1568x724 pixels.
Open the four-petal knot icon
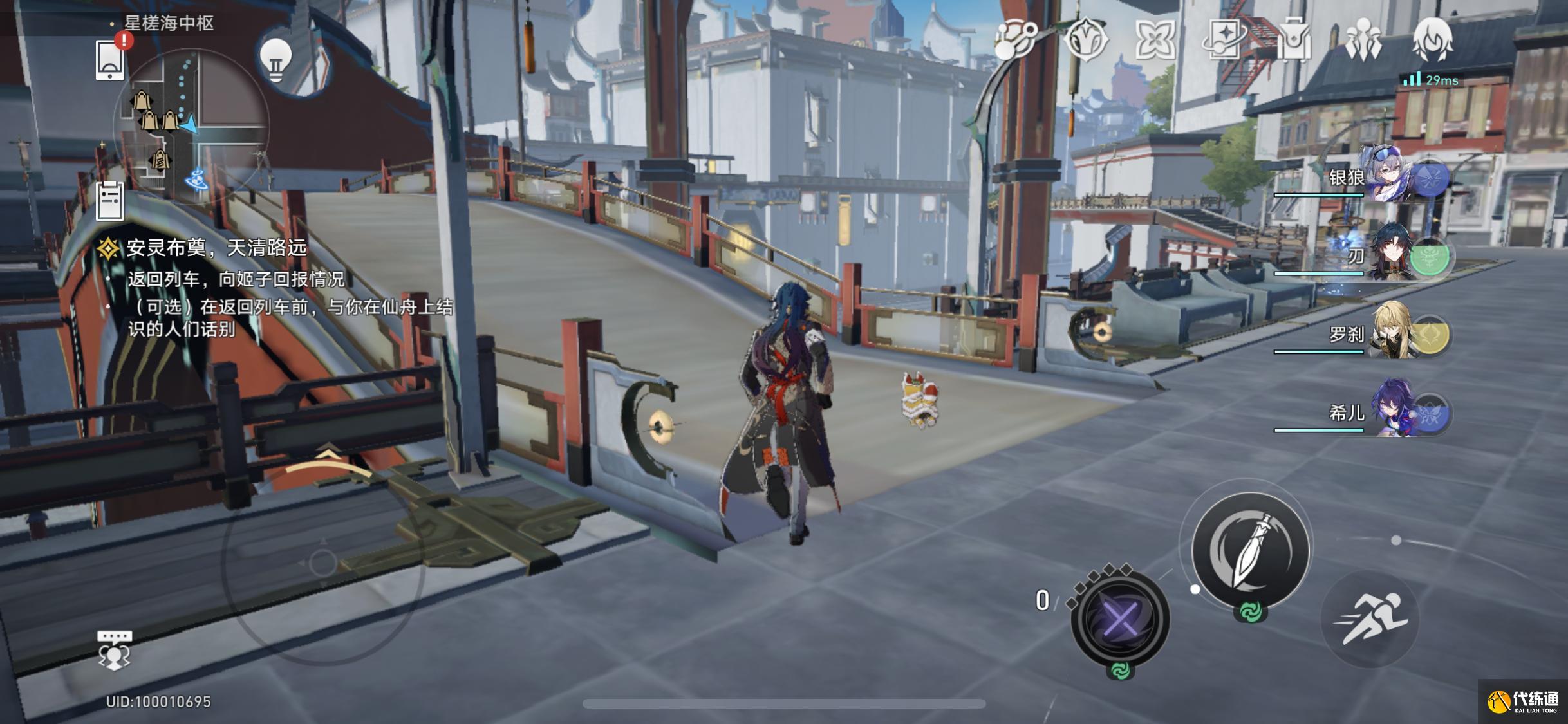(1155, 40)
